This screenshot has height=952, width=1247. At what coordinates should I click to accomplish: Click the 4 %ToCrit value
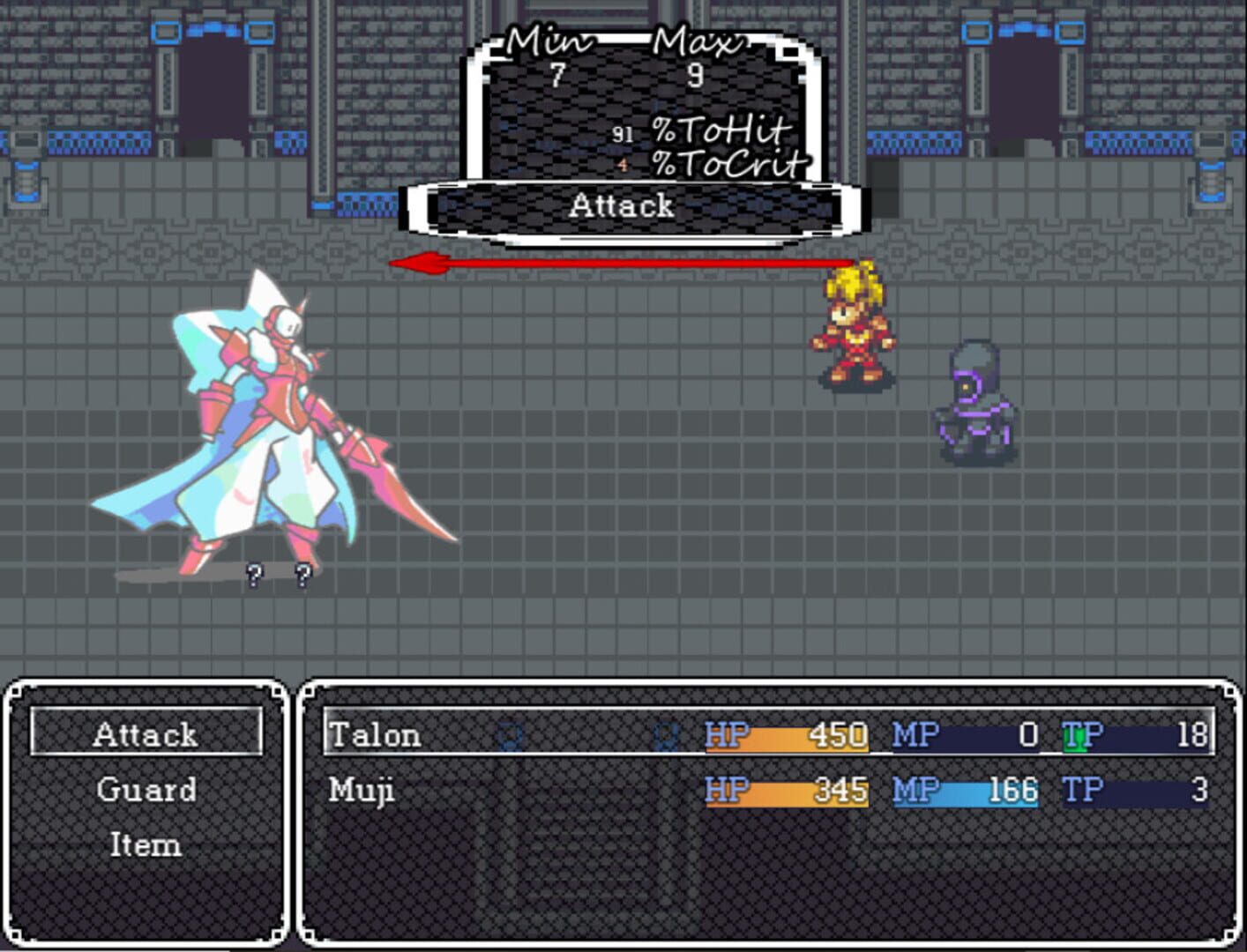tap(623, 164)
